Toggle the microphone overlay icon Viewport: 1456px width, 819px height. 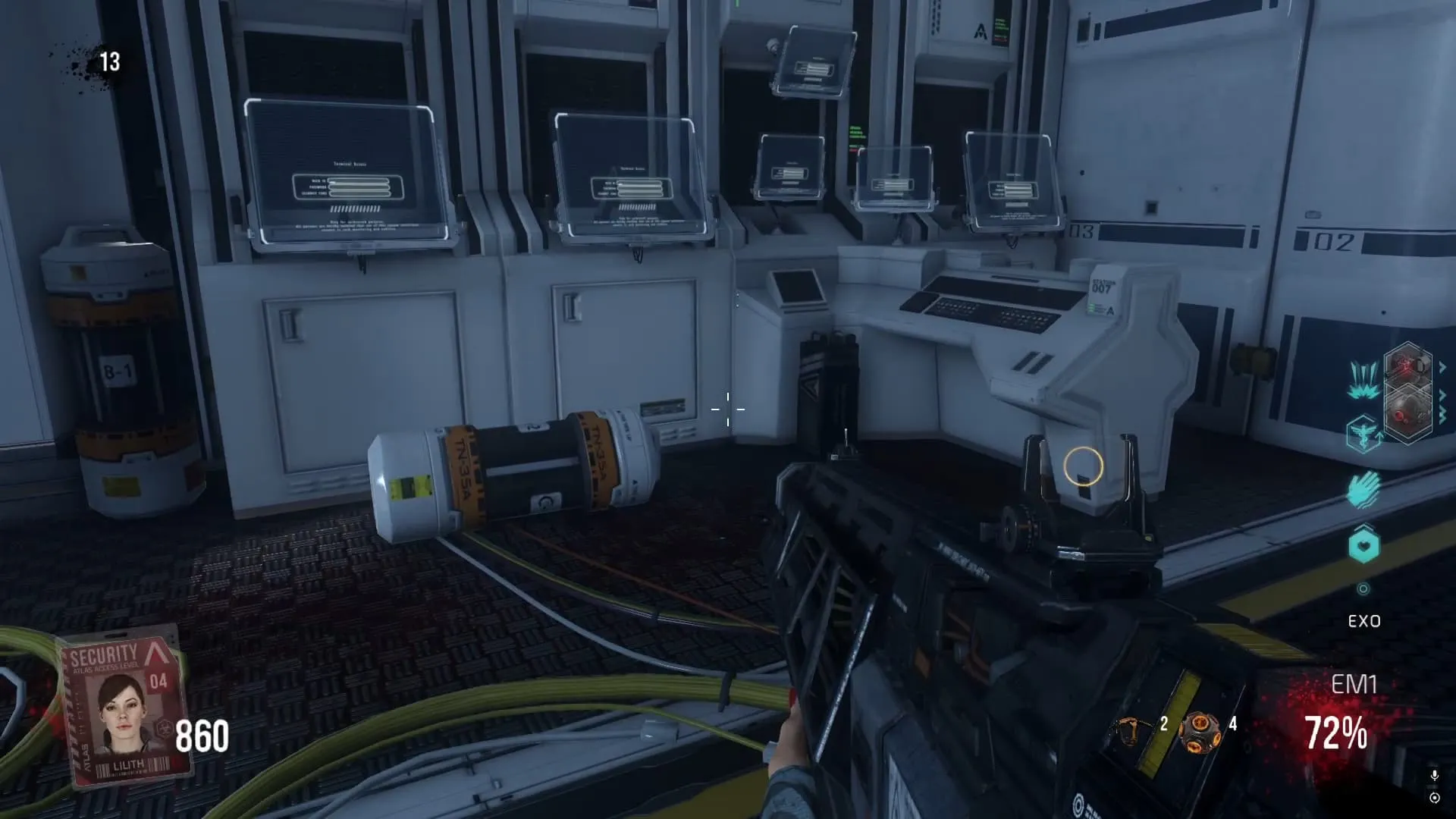(x=1434, y=776)
